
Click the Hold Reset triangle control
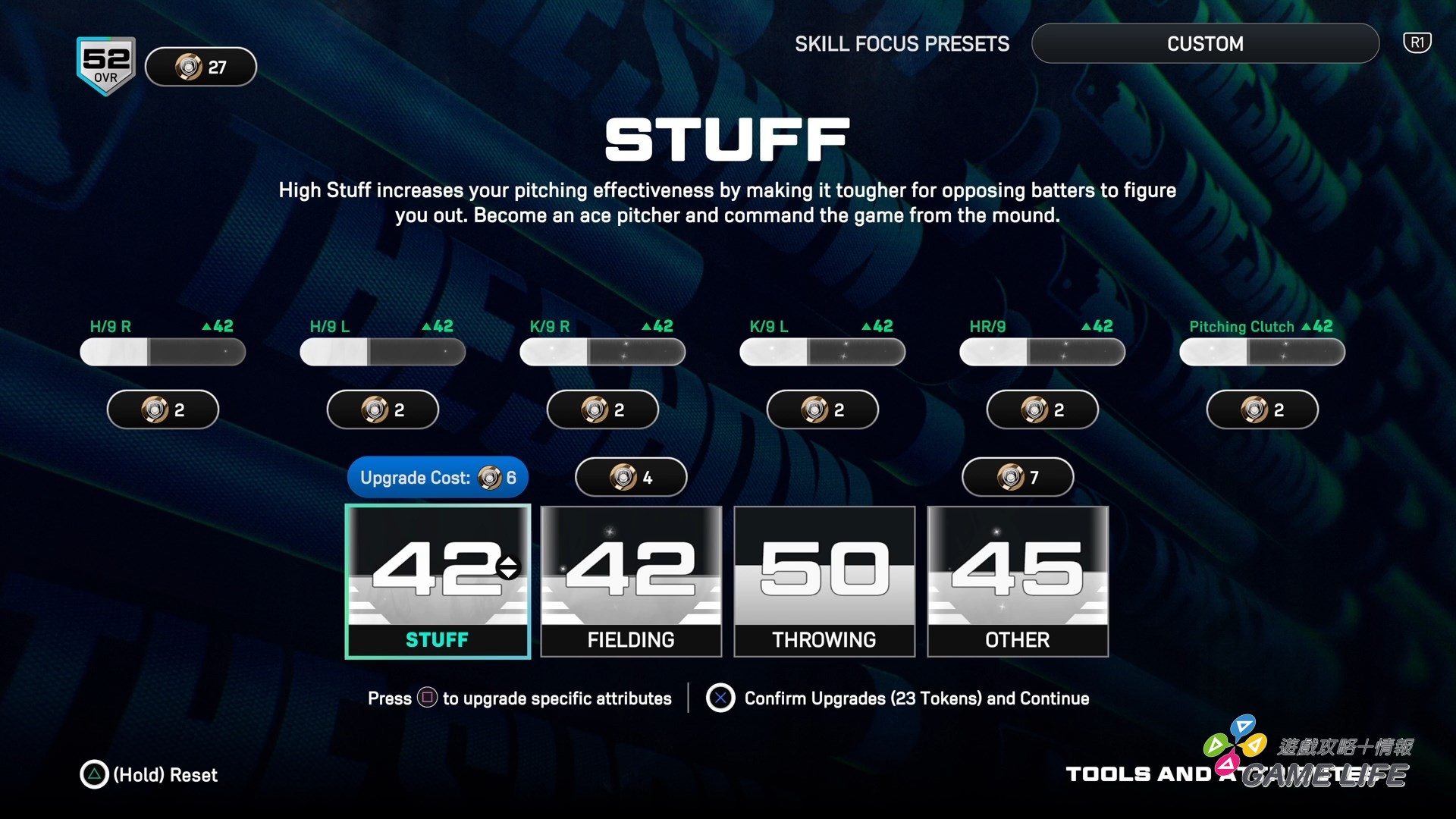click(x=94, y=775)
